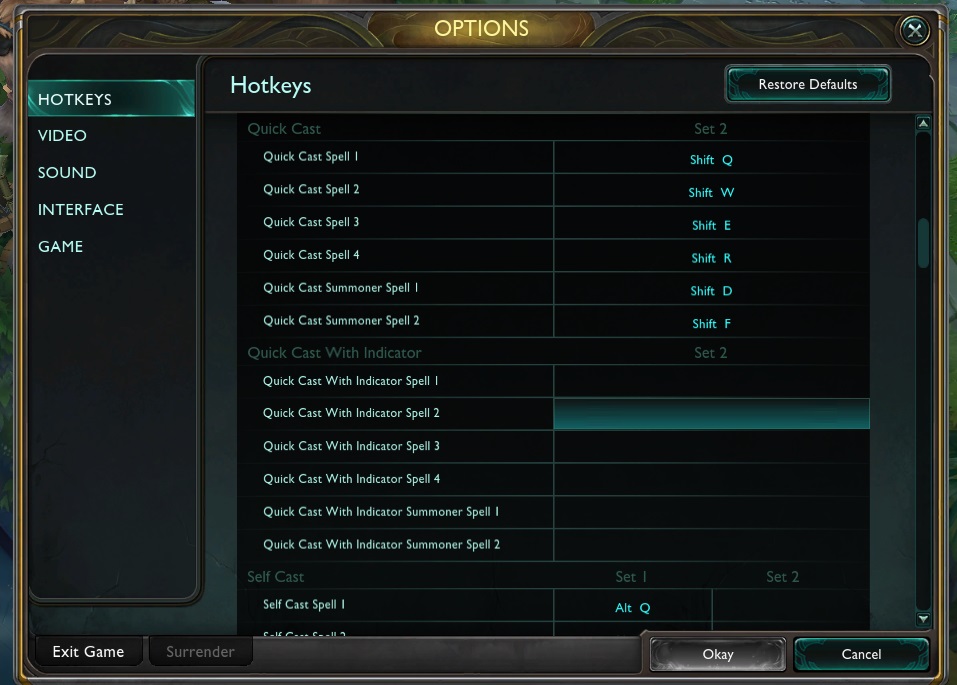Edit the Shift Q Quick Cast Spell 1 binding
Viewport: 957px width, 685px height.
click(x=711, y=159)
